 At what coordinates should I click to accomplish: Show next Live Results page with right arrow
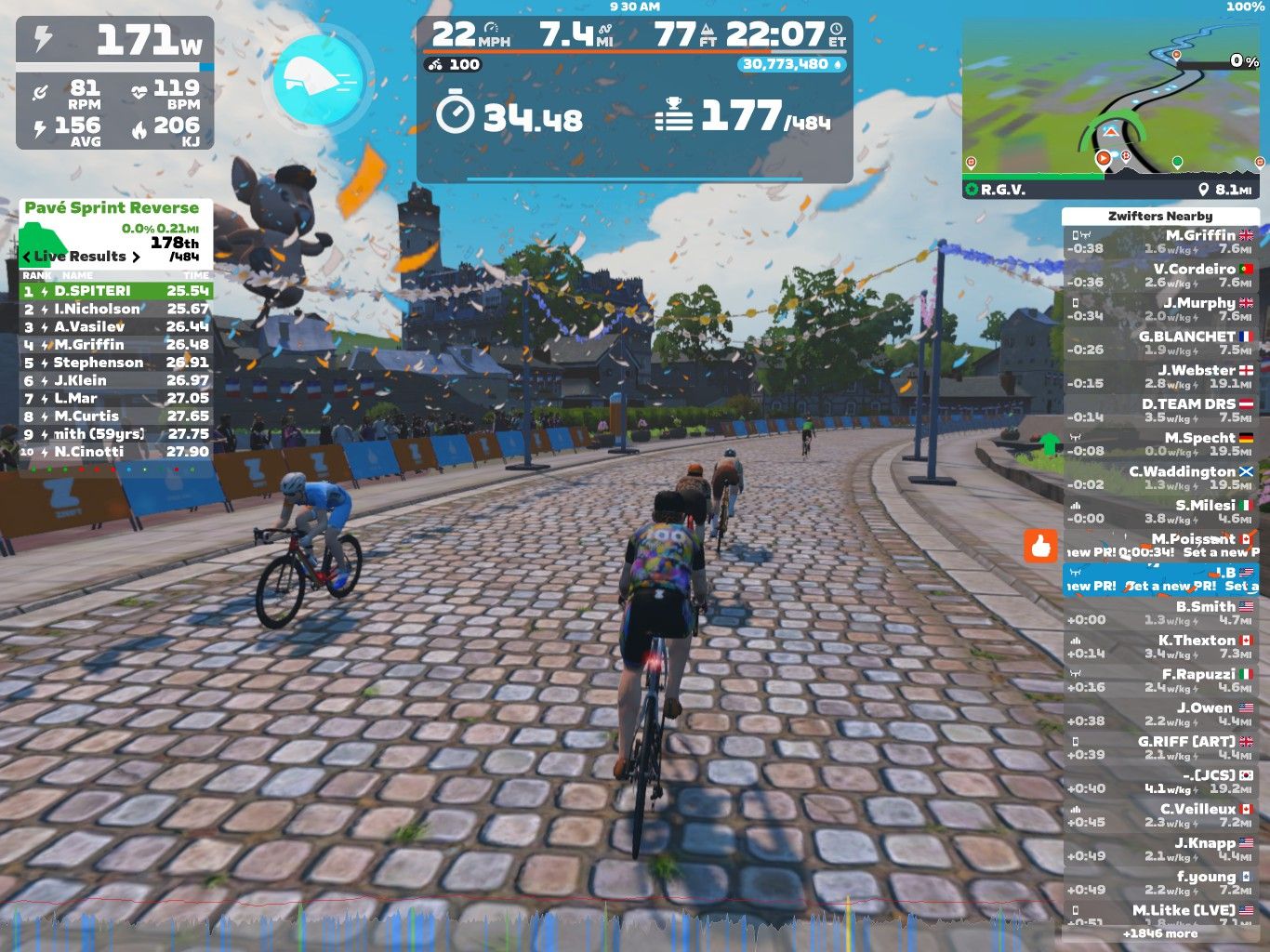coord(136,257)
